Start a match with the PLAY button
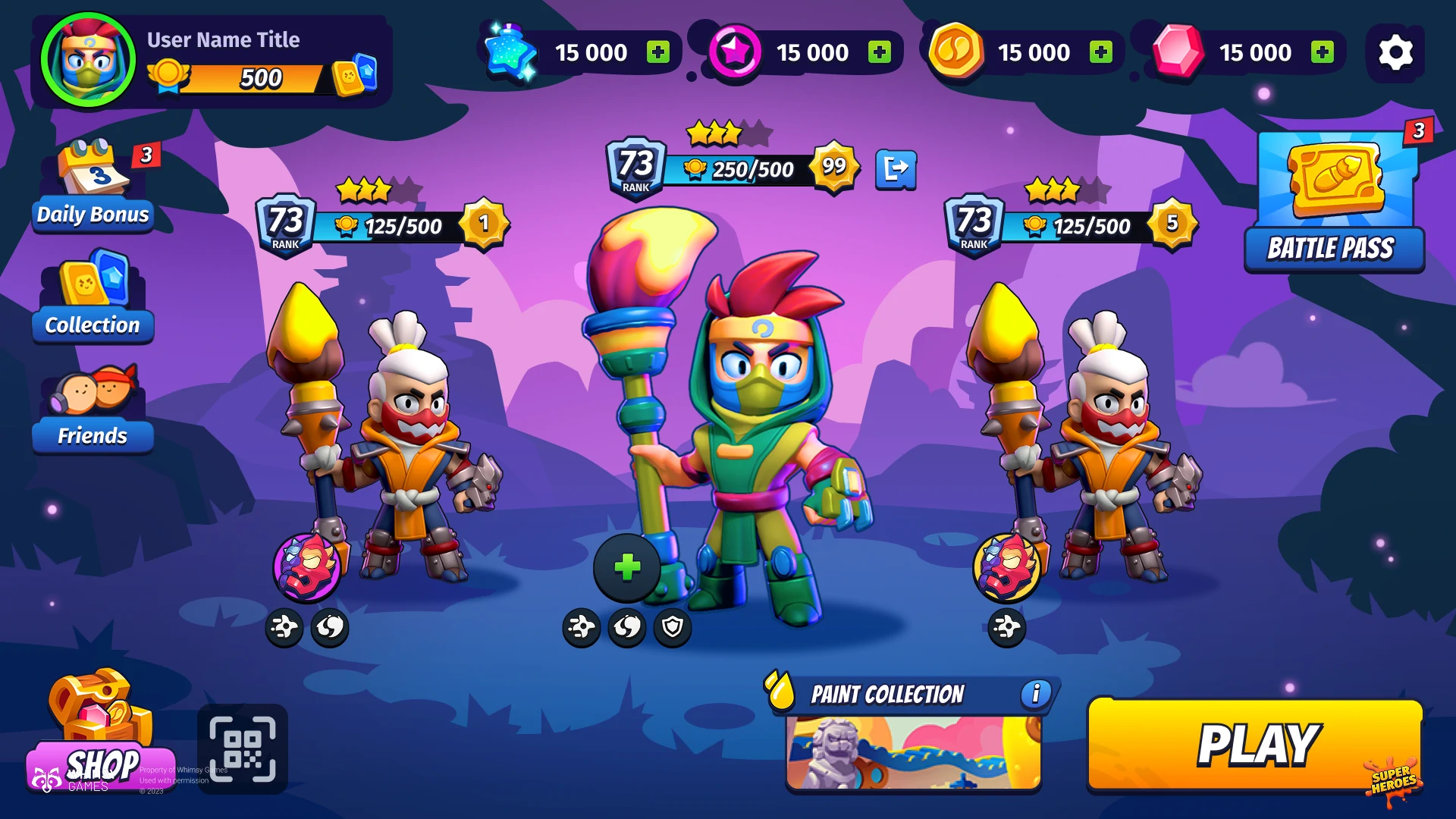This screenshot has width=1456, height=819. click(x=1255, y=745)
